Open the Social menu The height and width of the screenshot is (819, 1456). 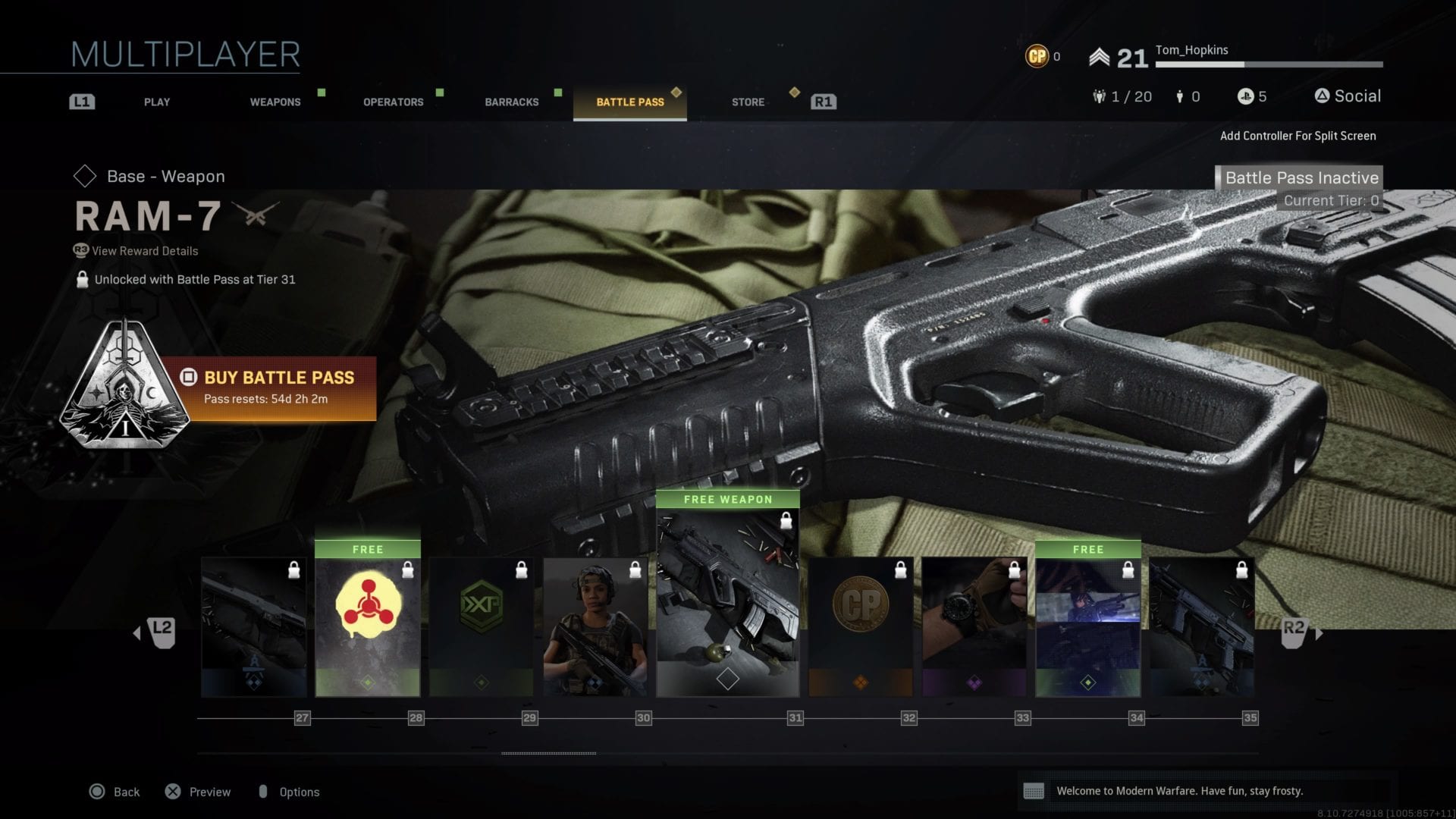coord(1348,96)
